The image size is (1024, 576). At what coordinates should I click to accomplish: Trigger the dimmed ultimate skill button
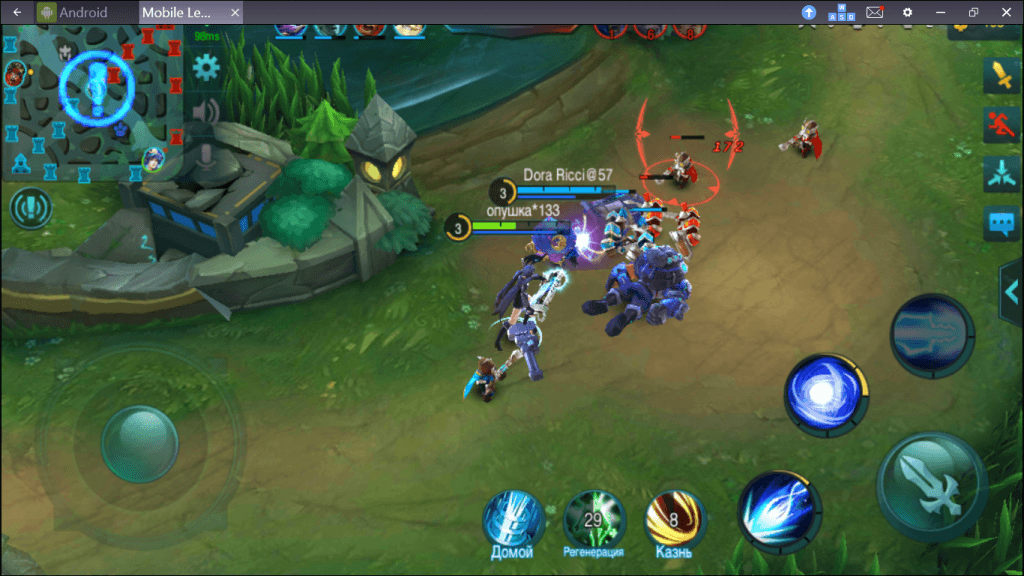pos(932,335)
